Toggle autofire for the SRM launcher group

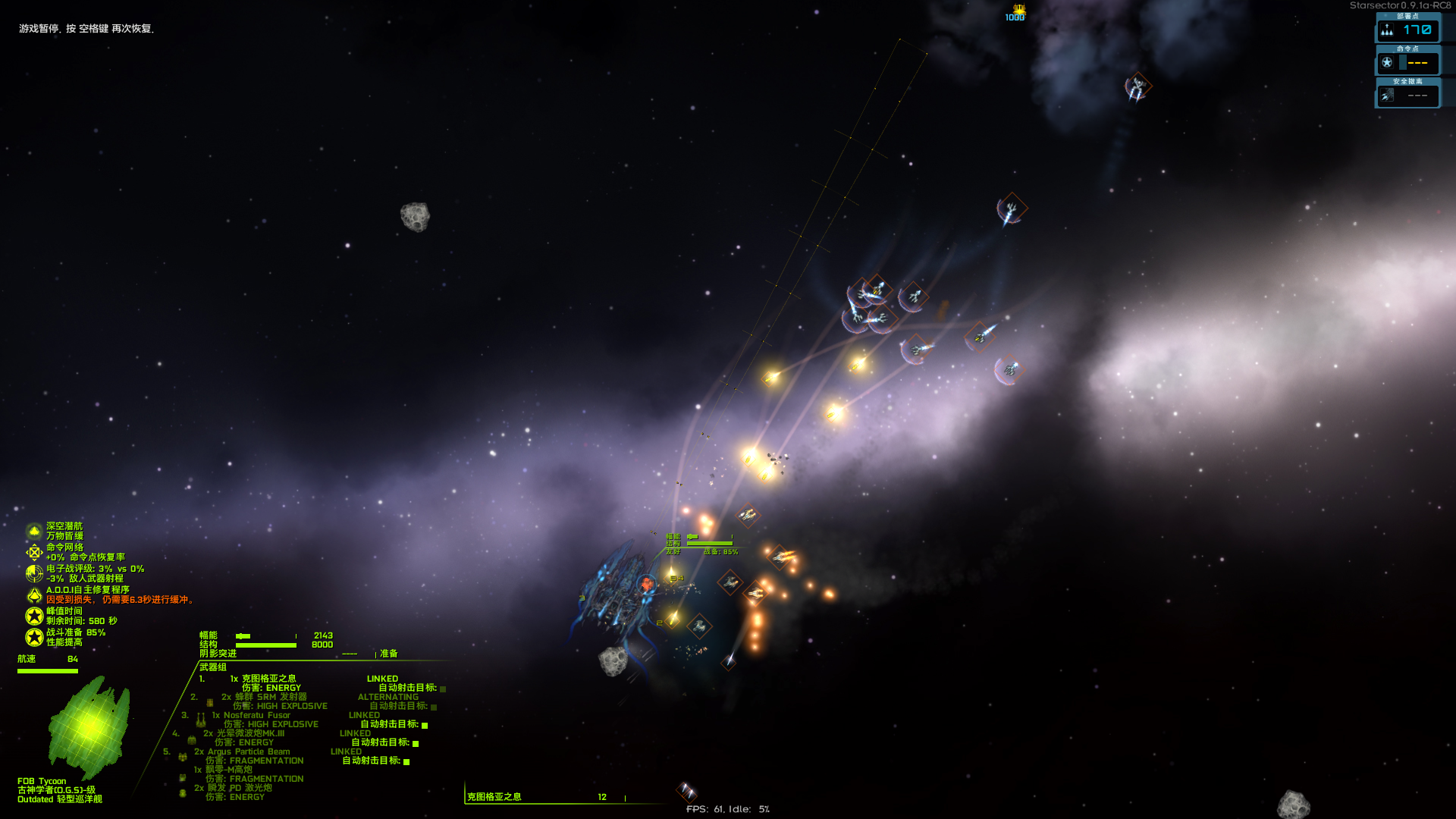434,708
